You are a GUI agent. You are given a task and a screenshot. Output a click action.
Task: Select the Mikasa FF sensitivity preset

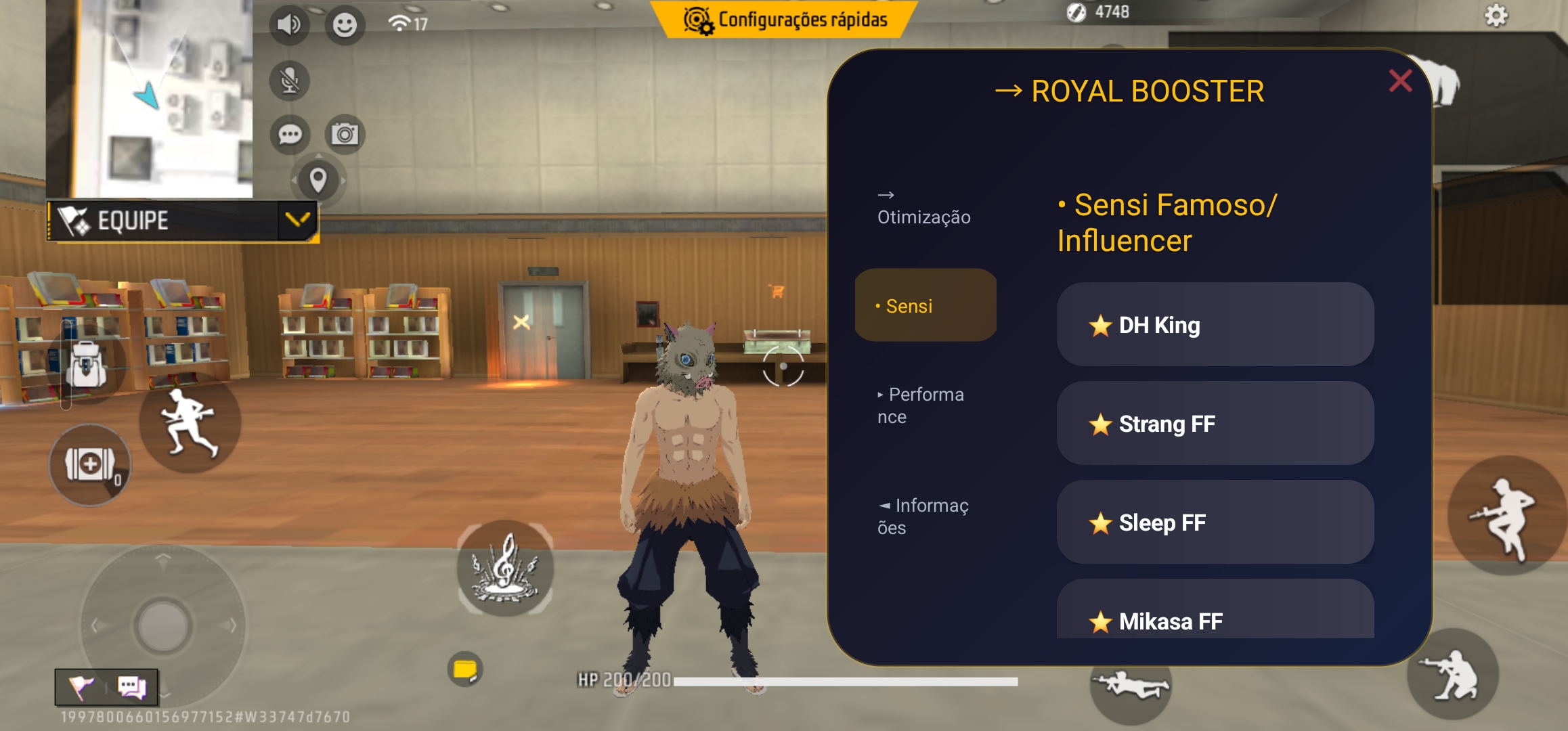point(1215,621)
